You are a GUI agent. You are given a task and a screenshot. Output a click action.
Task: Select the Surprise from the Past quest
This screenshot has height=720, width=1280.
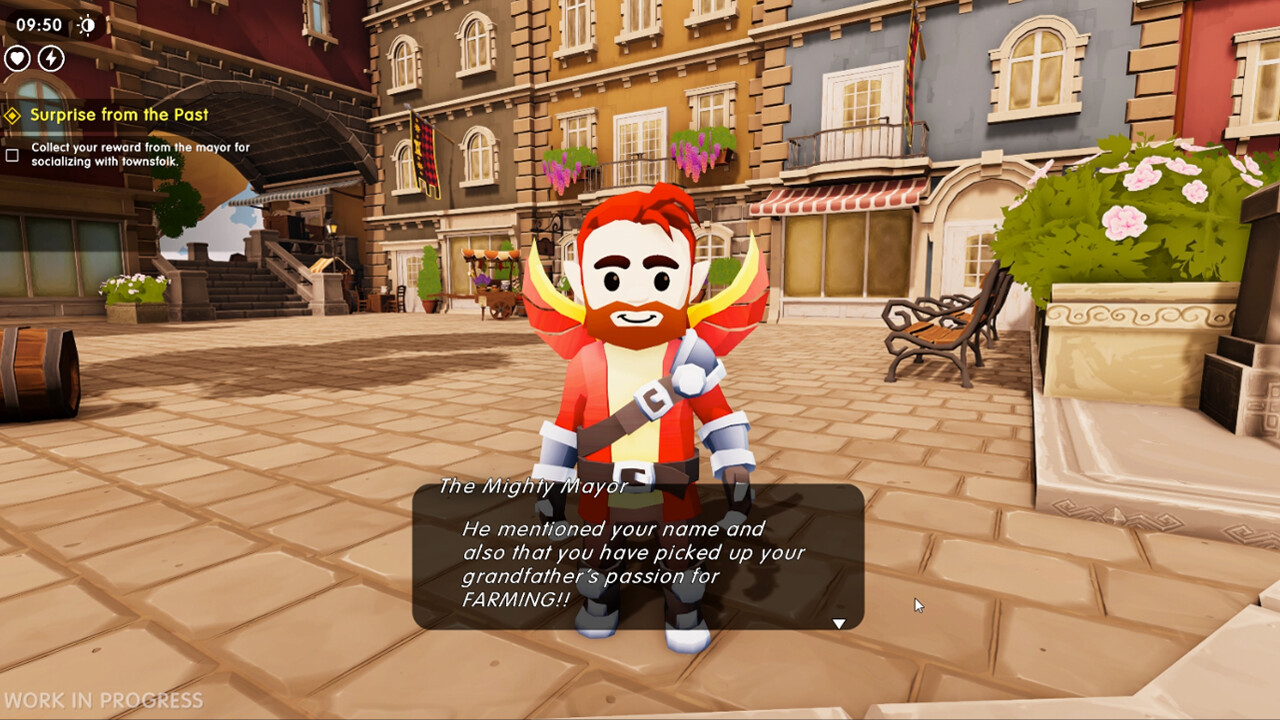tap(118, 115)
